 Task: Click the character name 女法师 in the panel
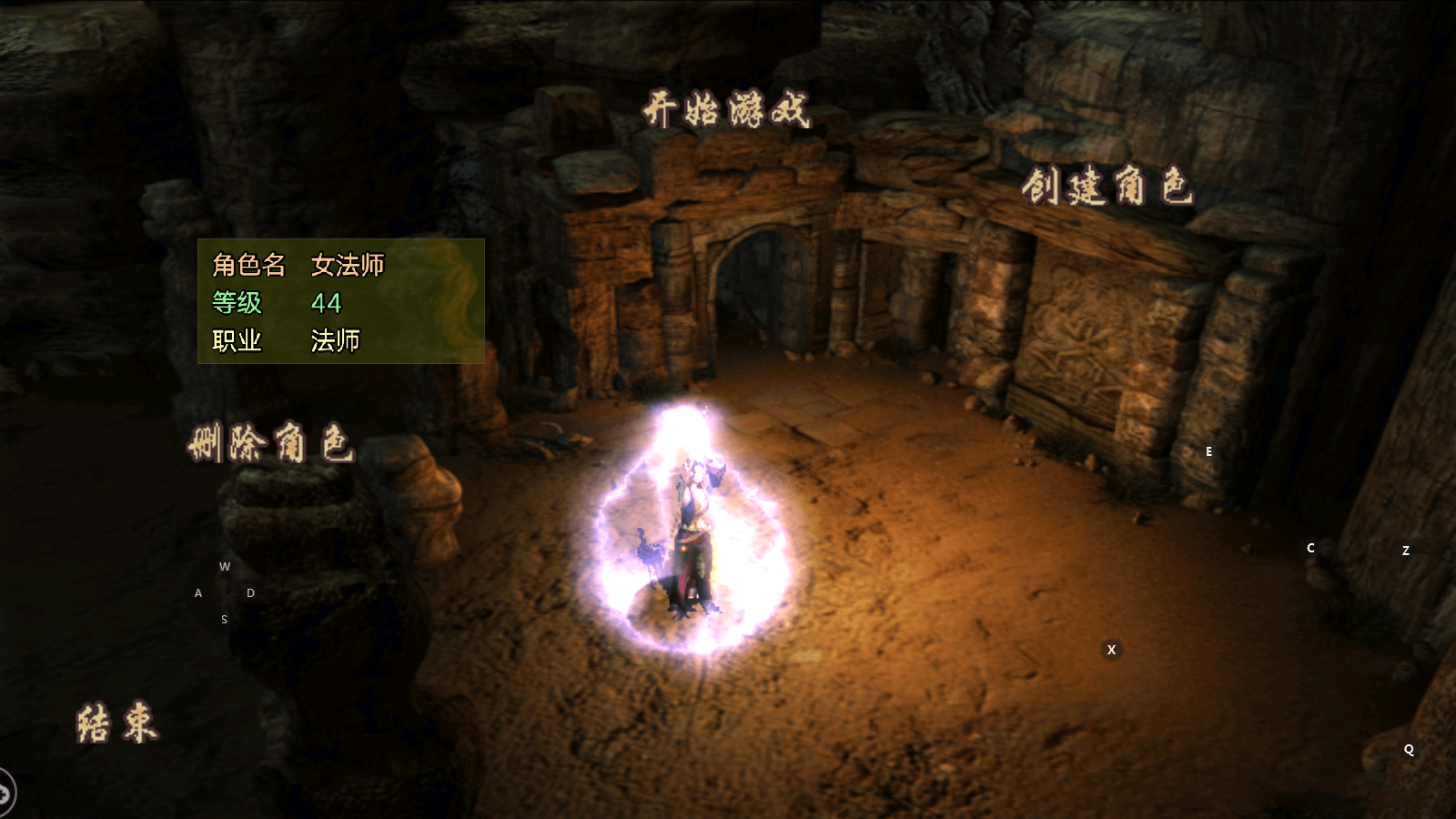[x=350, y=266]
